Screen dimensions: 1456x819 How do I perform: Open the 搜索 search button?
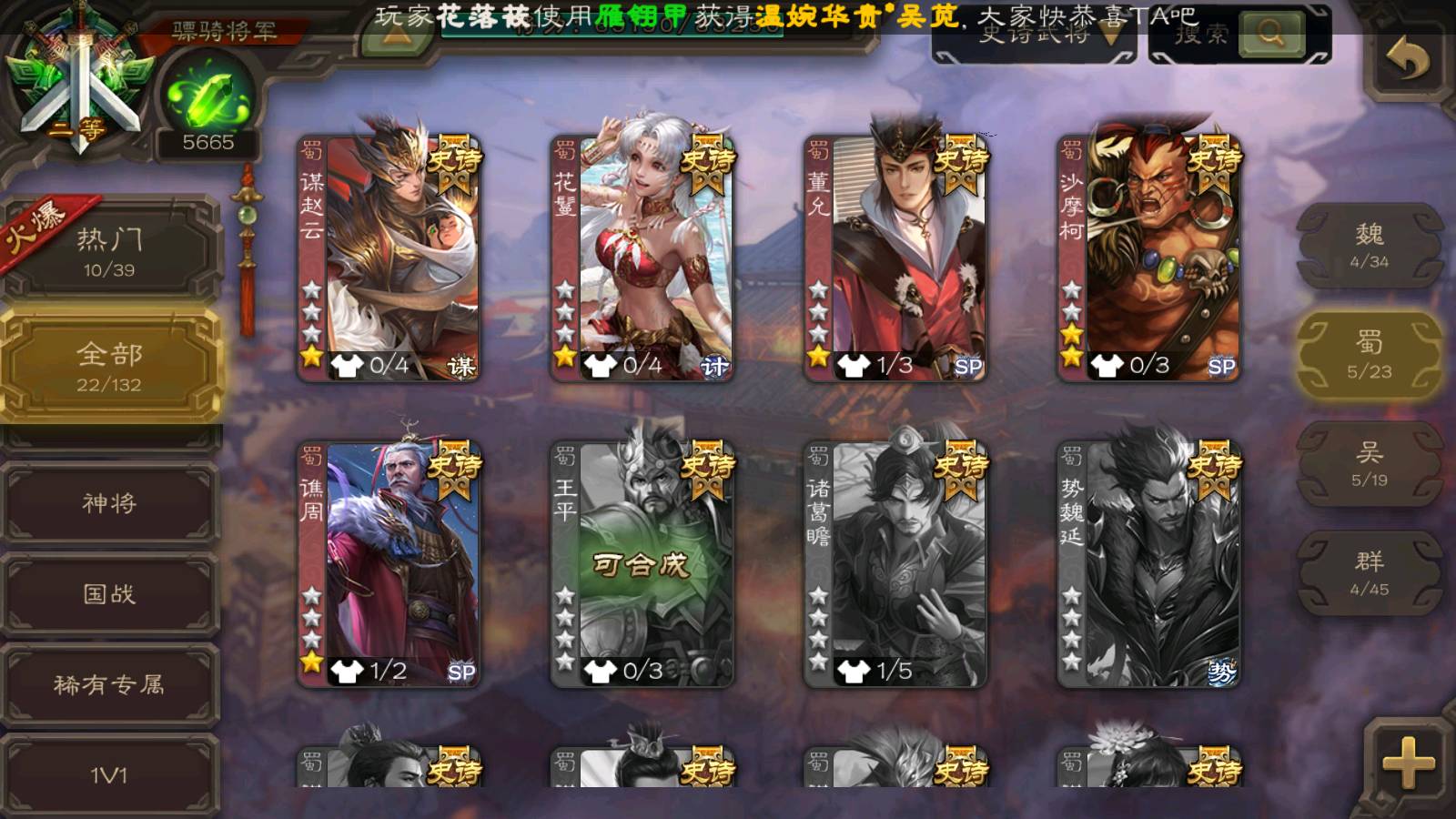[x=1270, y=35]
